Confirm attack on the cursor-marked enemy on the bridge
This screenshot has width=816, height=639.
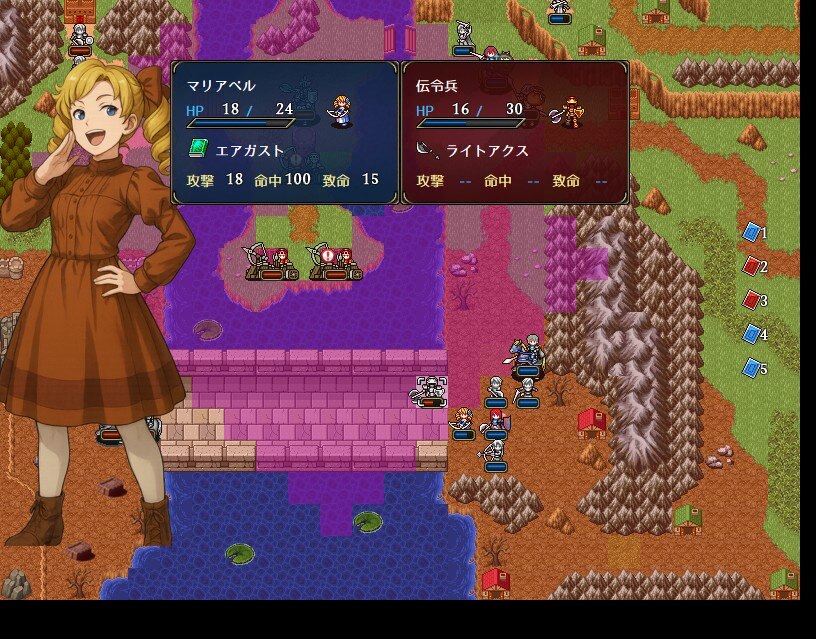(431, 393)
